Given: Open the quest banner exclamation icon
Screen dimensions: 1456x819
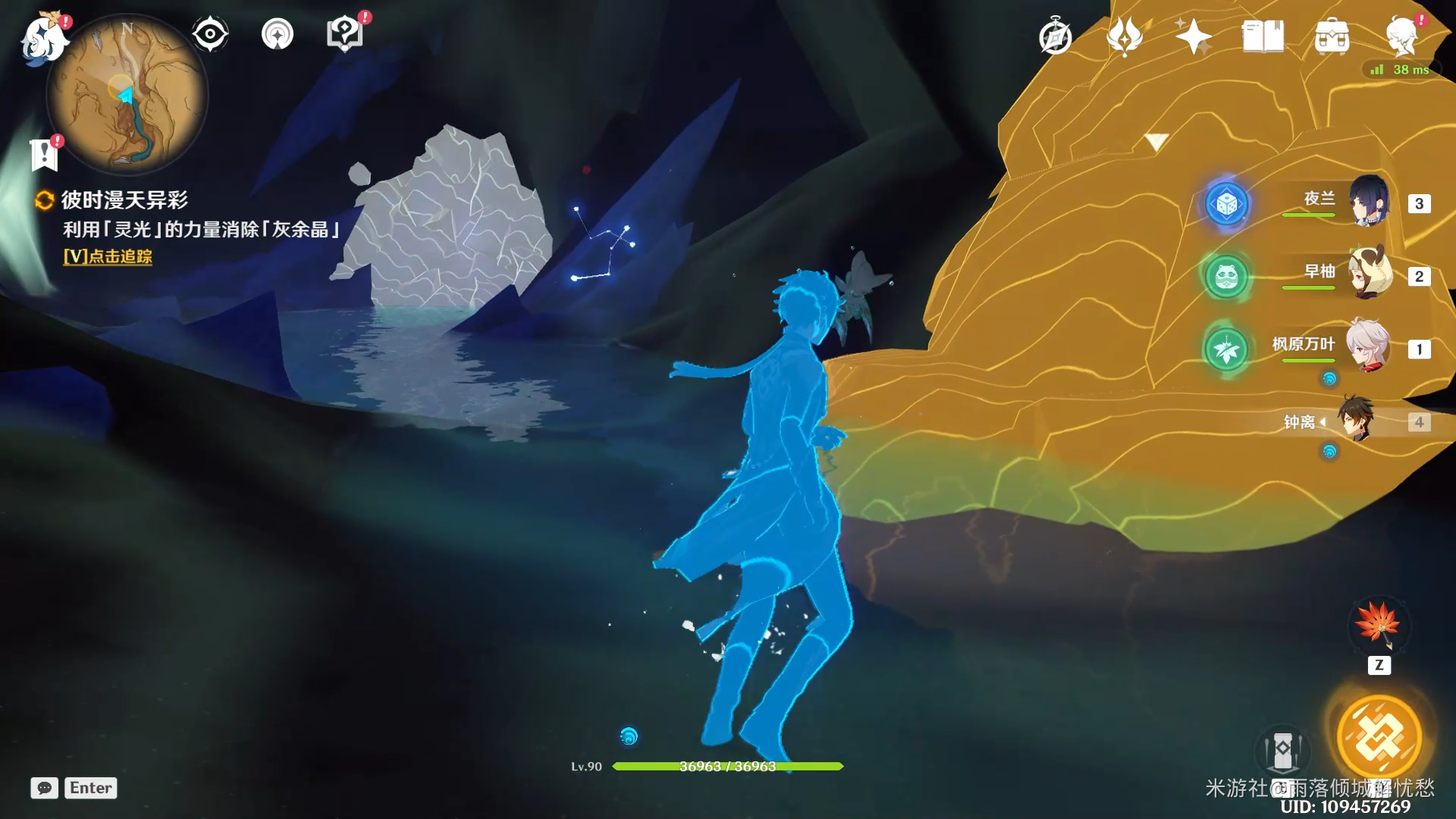Looking at the screenshot, I should point(44,155).
